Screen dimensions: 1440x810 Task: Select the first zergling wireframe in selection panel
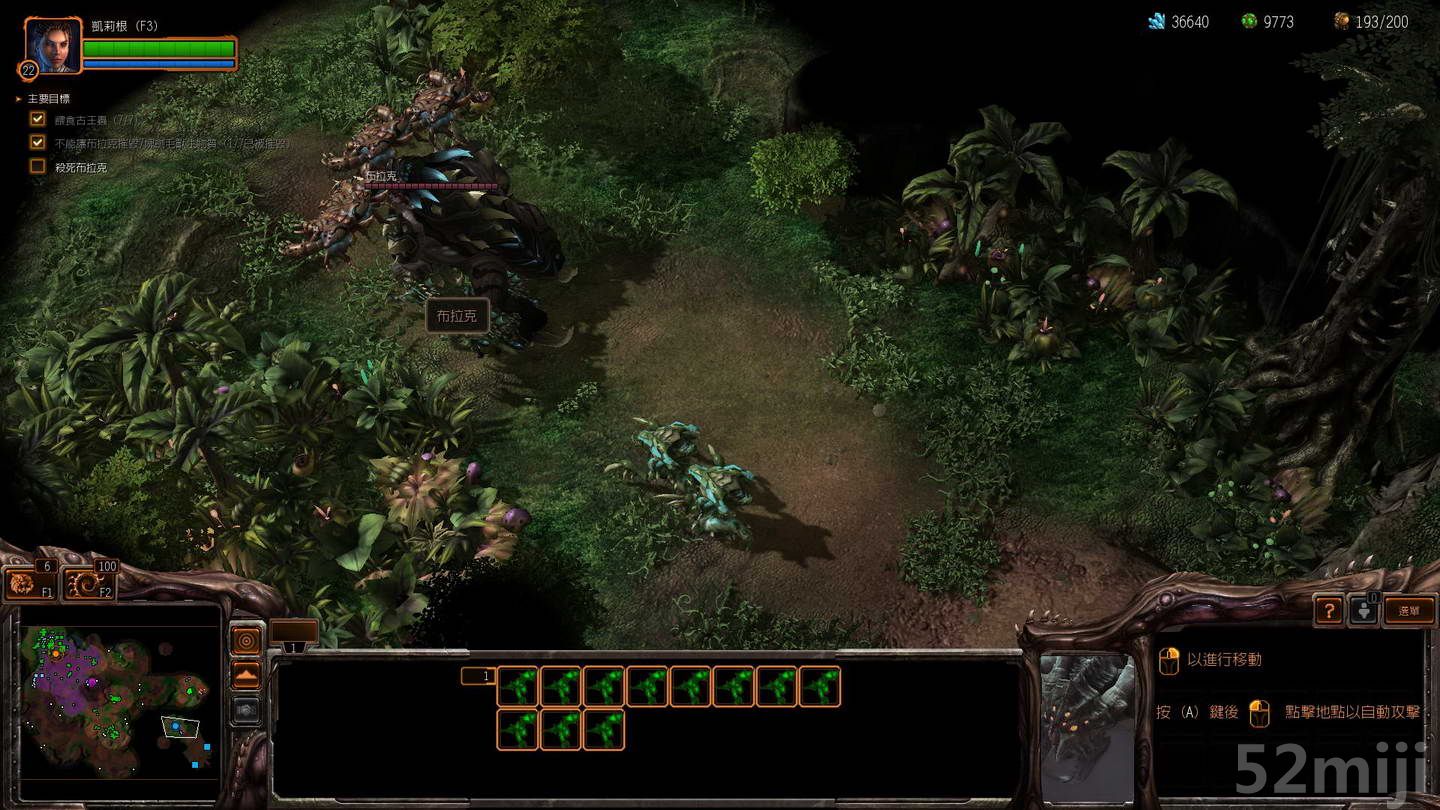tap(518, 688)
